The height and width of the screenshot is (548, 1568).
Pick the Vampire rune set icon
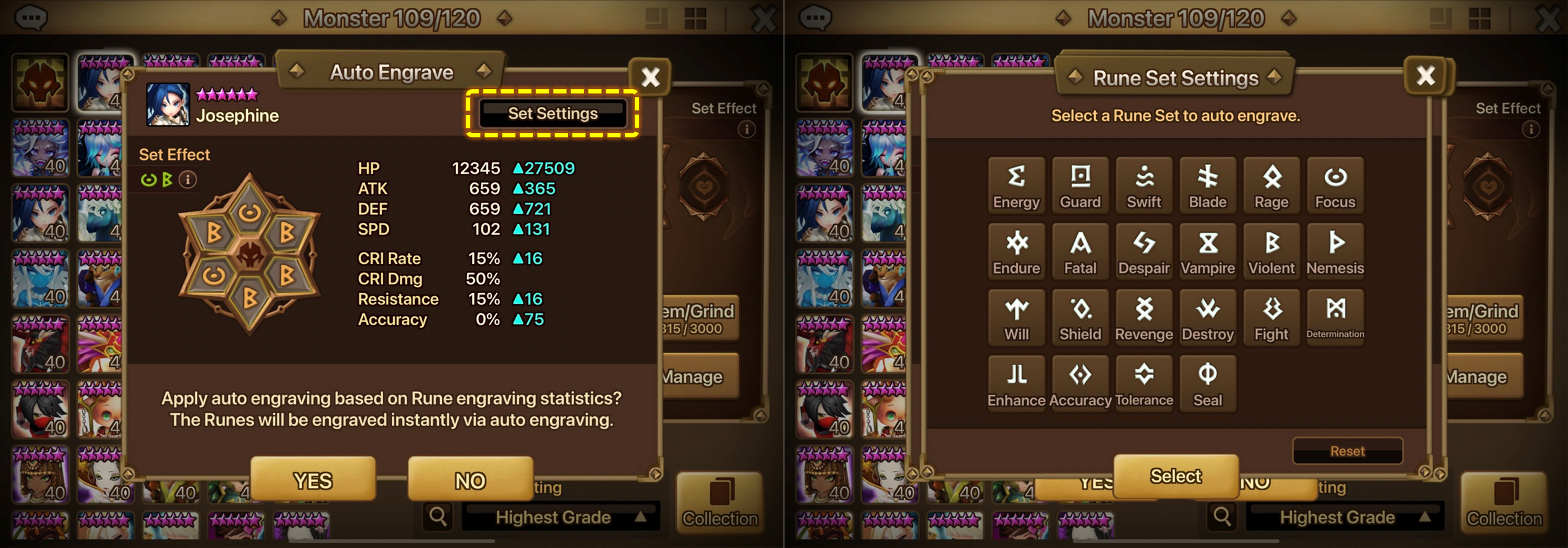[1208, 250]
